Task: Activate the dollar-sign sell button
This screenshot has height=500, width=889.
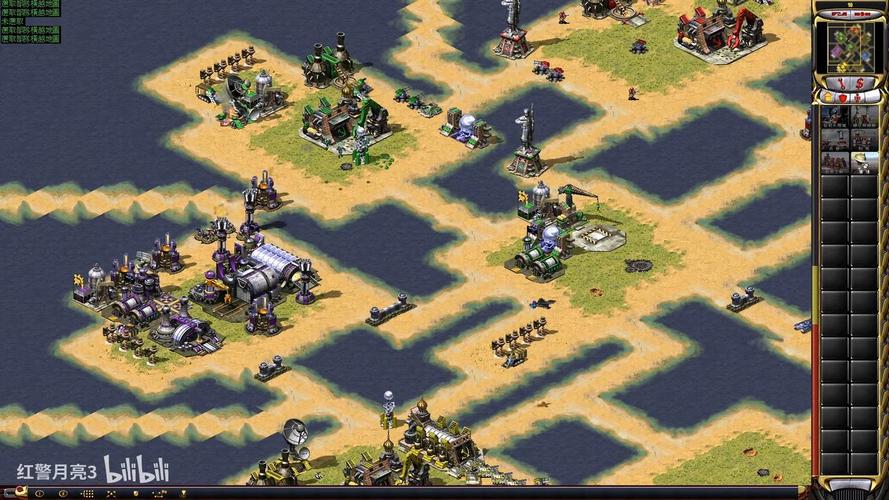Action: point(860,82)
